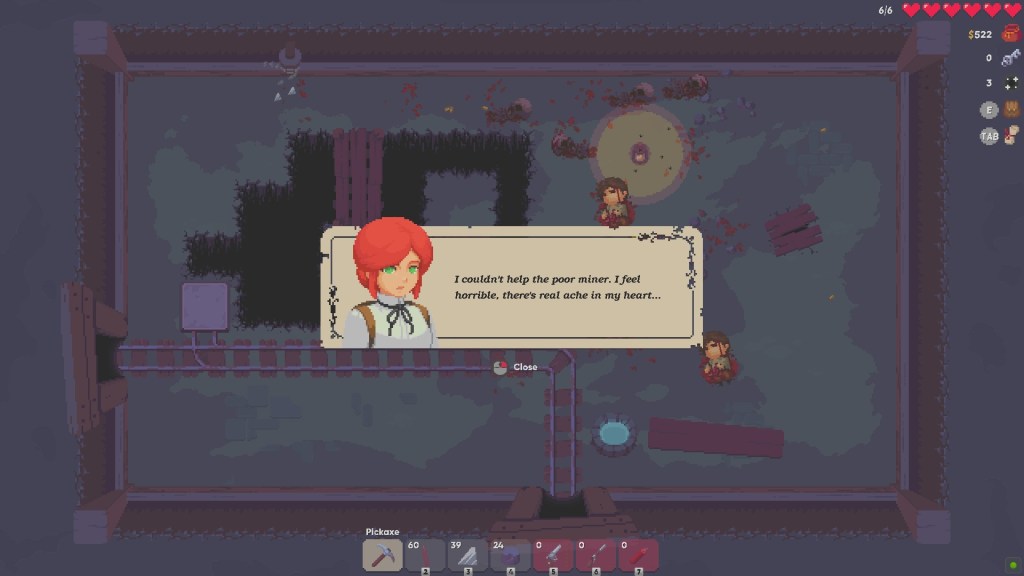Pick the purple item slot holding 24
Image resolution: width=1024 pixels, height=576 pixels.
[x=510, y=555]
